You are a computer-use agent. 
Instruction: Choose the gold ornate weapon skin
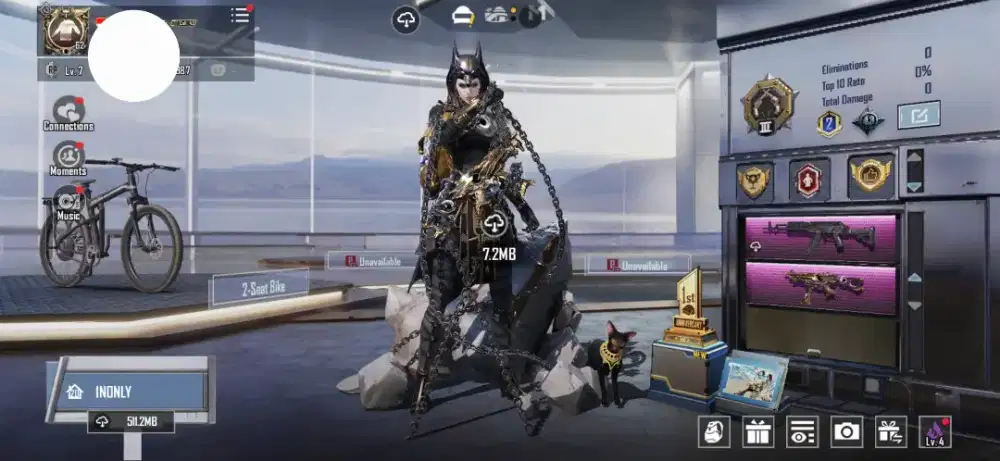[818, 288]
